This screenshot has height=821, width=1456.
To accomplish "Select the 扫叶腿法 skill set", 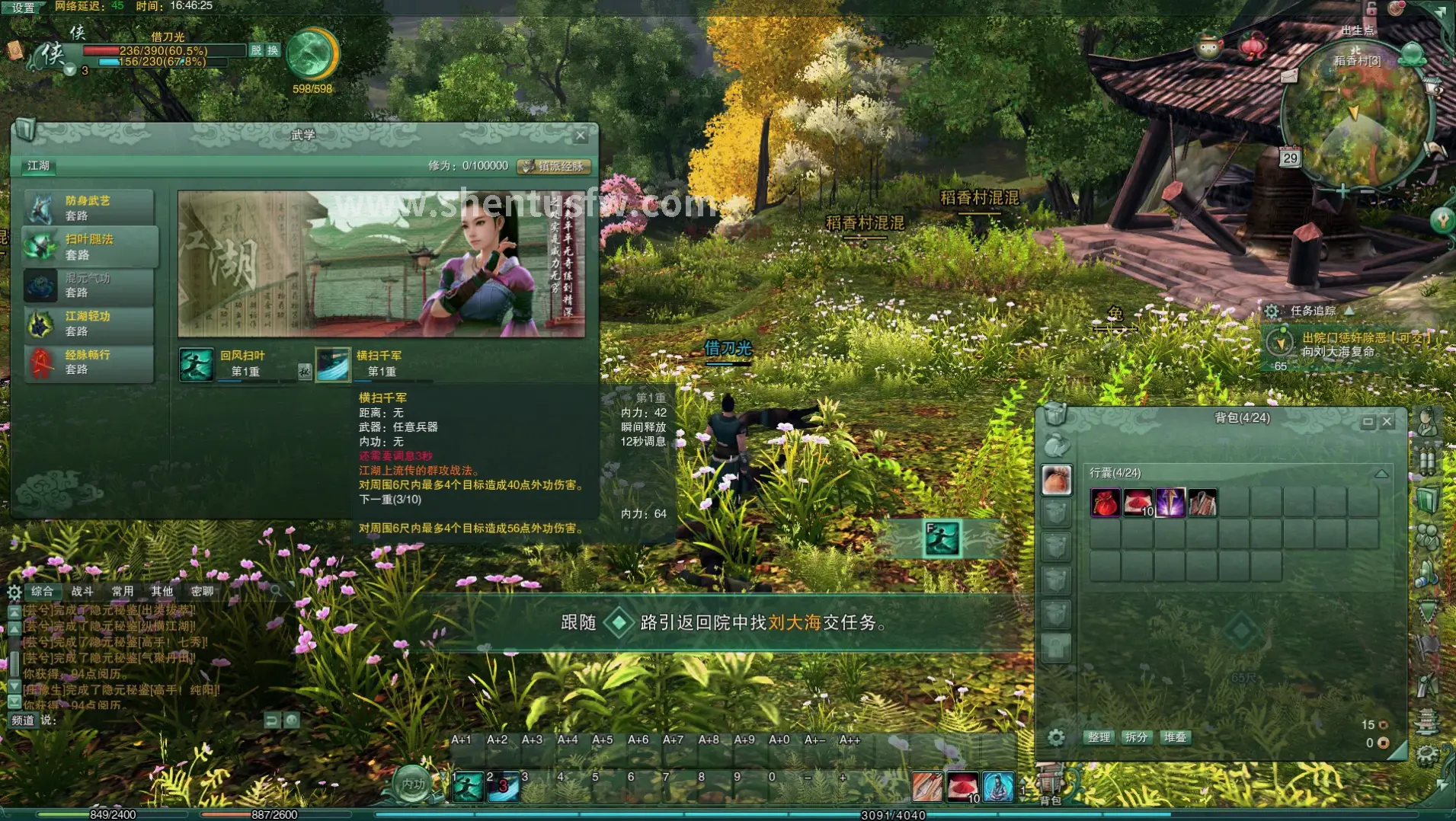I will point(89,246).
